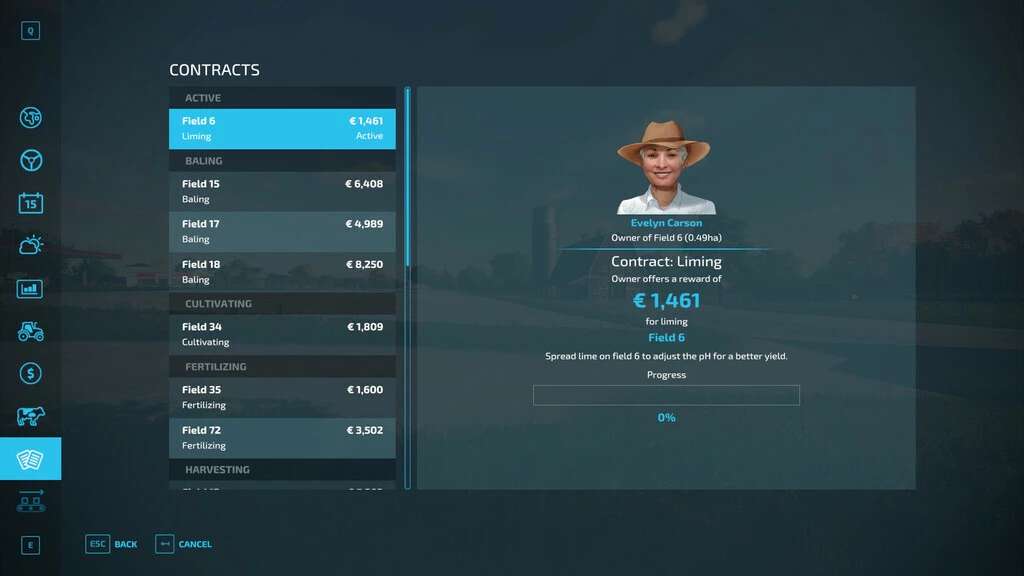
Task: Pick the Field 18 baling contract
Action: 282,272
